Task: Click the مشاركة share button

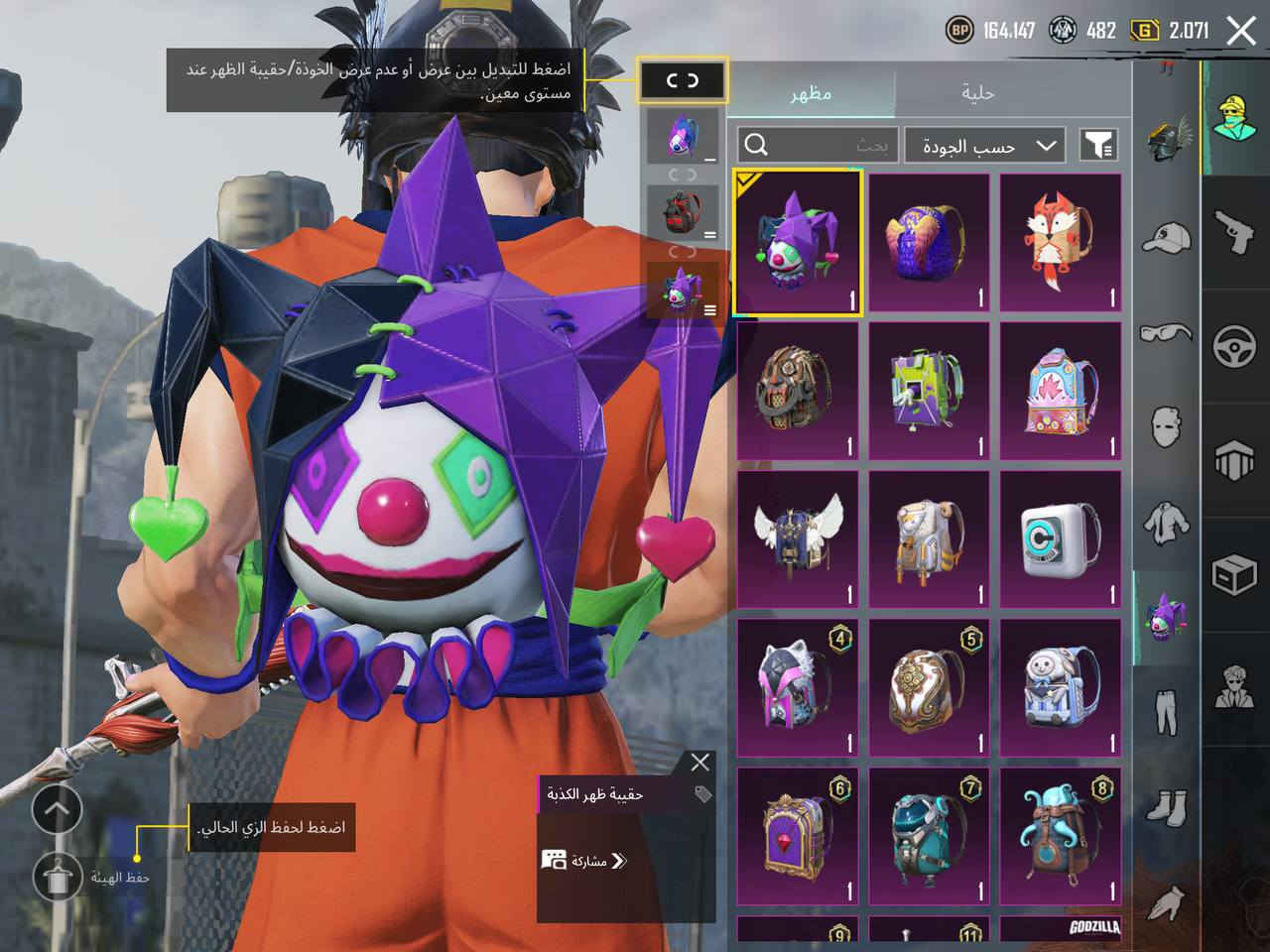Action: tap(585, 860)
